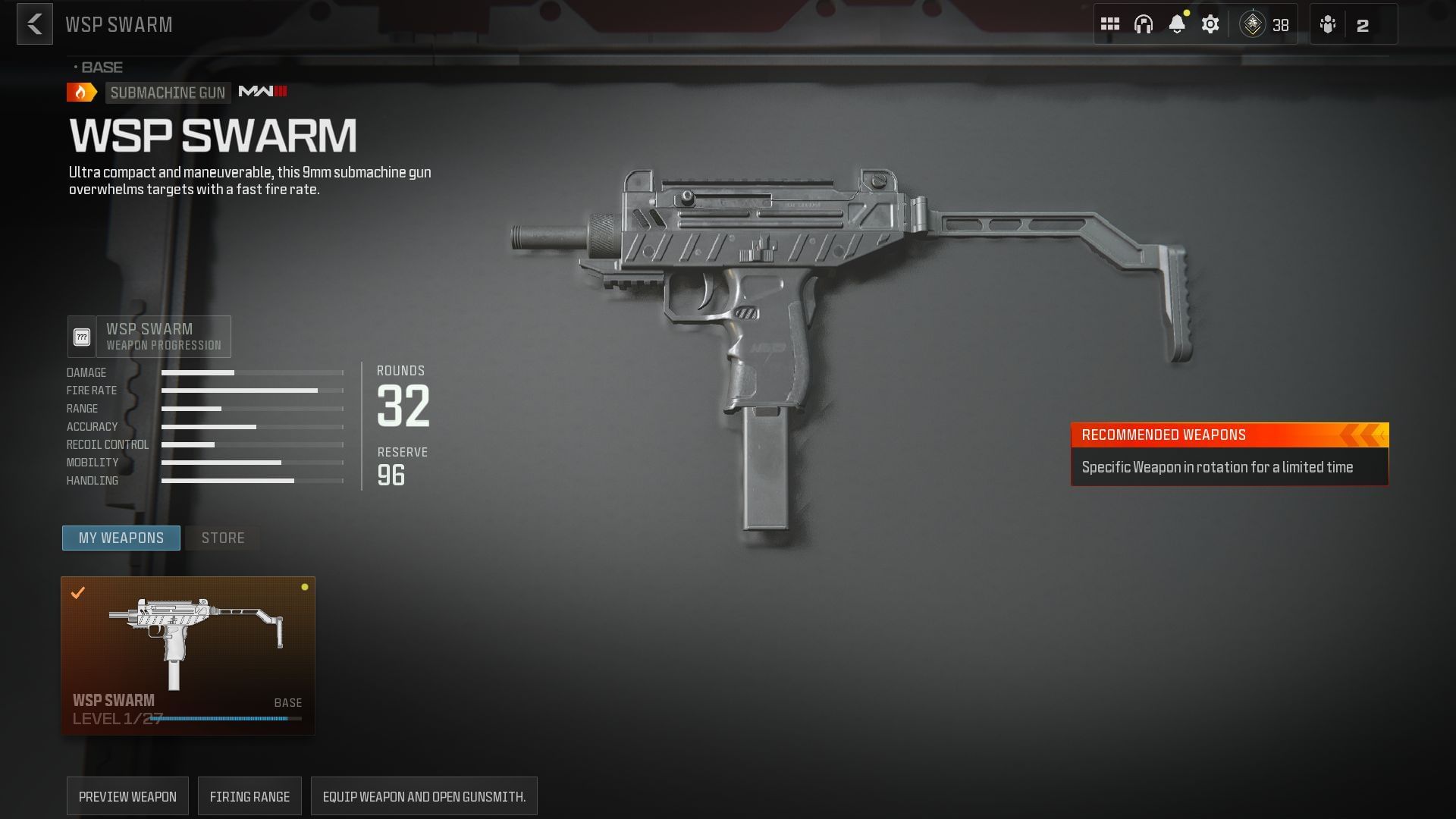
Task: Check notifications via the bell icon
Action: (x=1177, y=24)
